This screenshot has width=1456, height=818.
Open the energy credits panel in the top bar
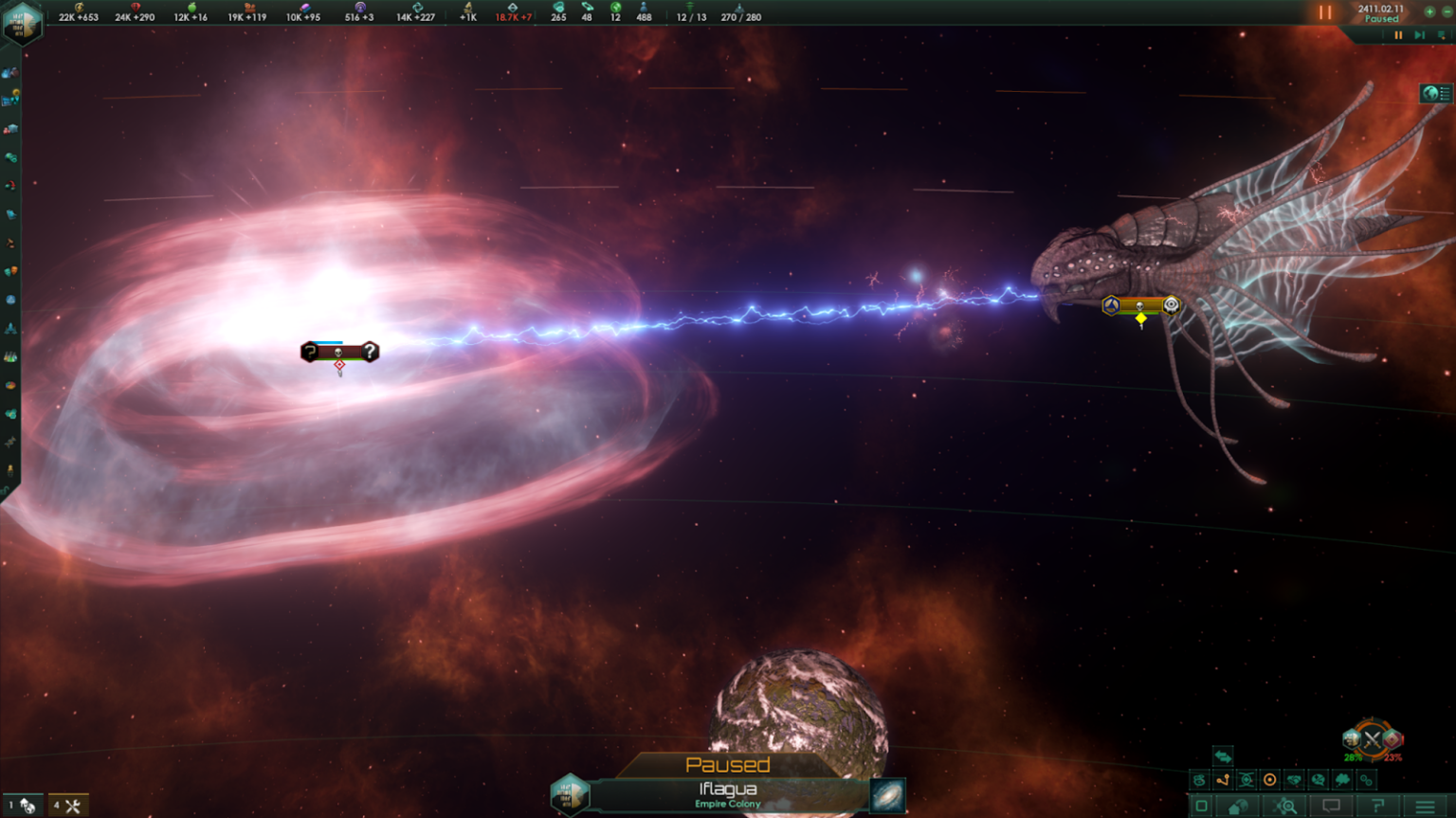[78, 11]
